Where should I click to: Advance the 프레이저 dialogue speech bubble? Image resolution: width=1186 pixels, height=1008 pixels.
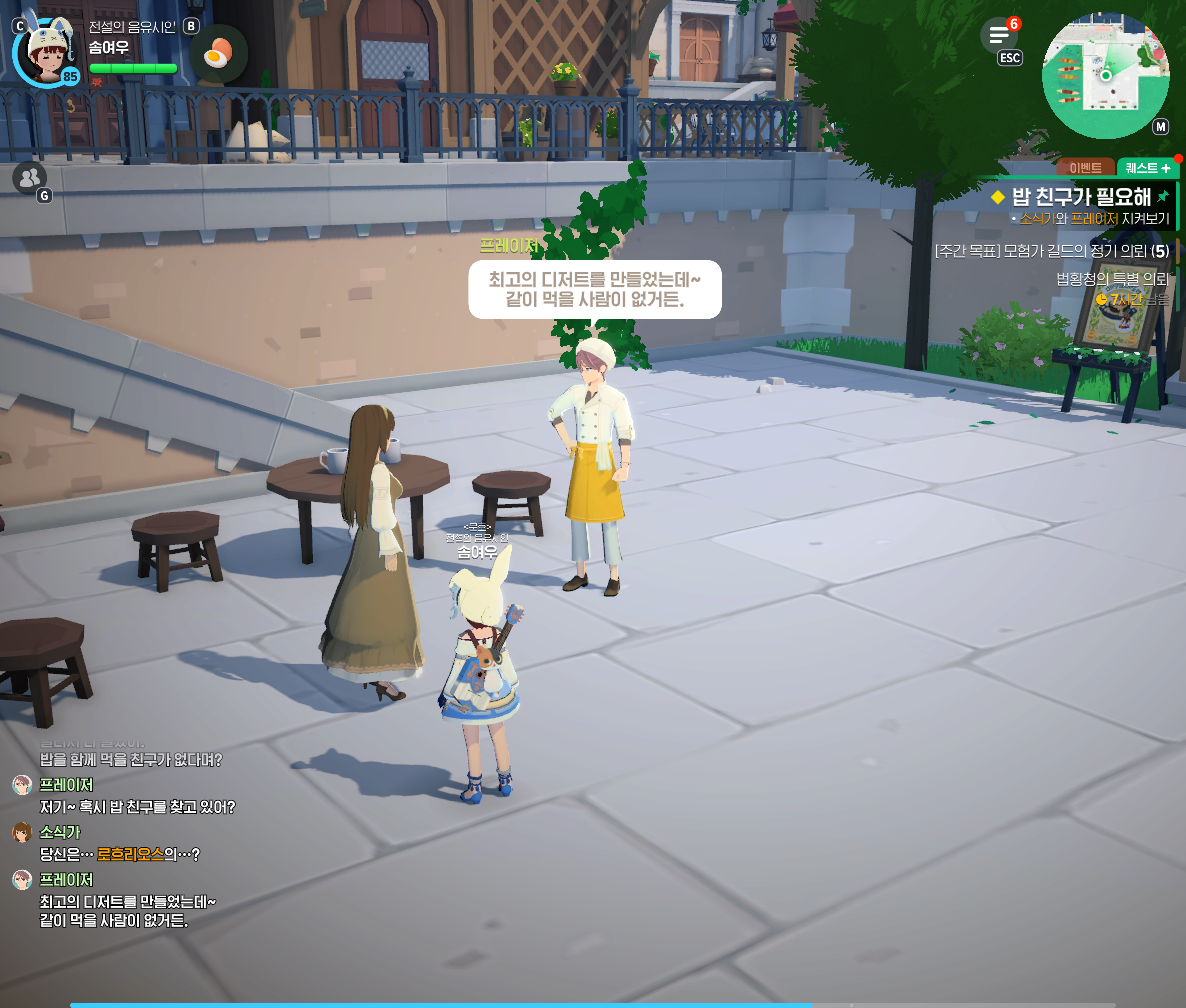594,289
